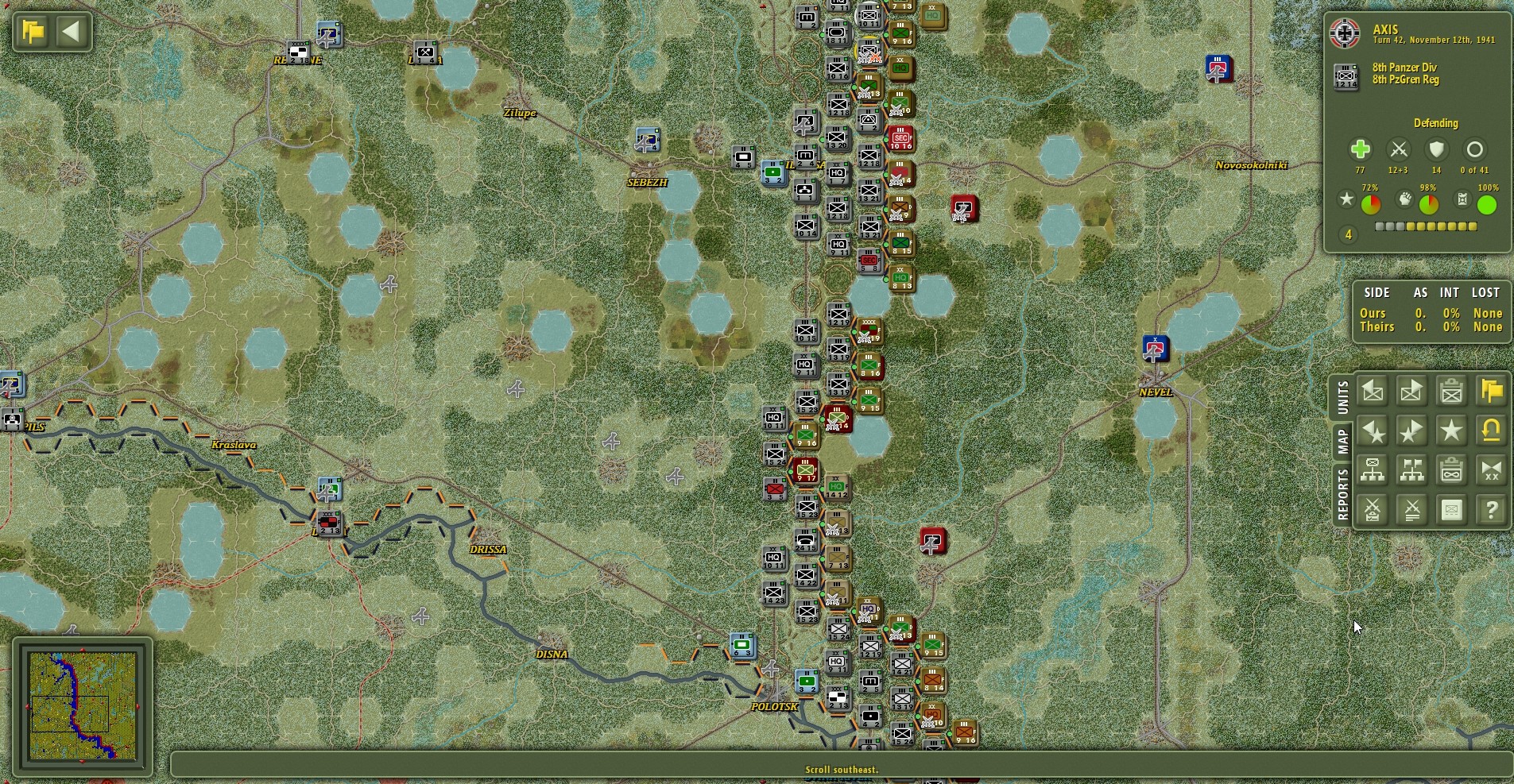Click the yellow objectives flag icon
Viewport: 1514px width, 784px height.
pyautogui.click(x=1492, y=391)
